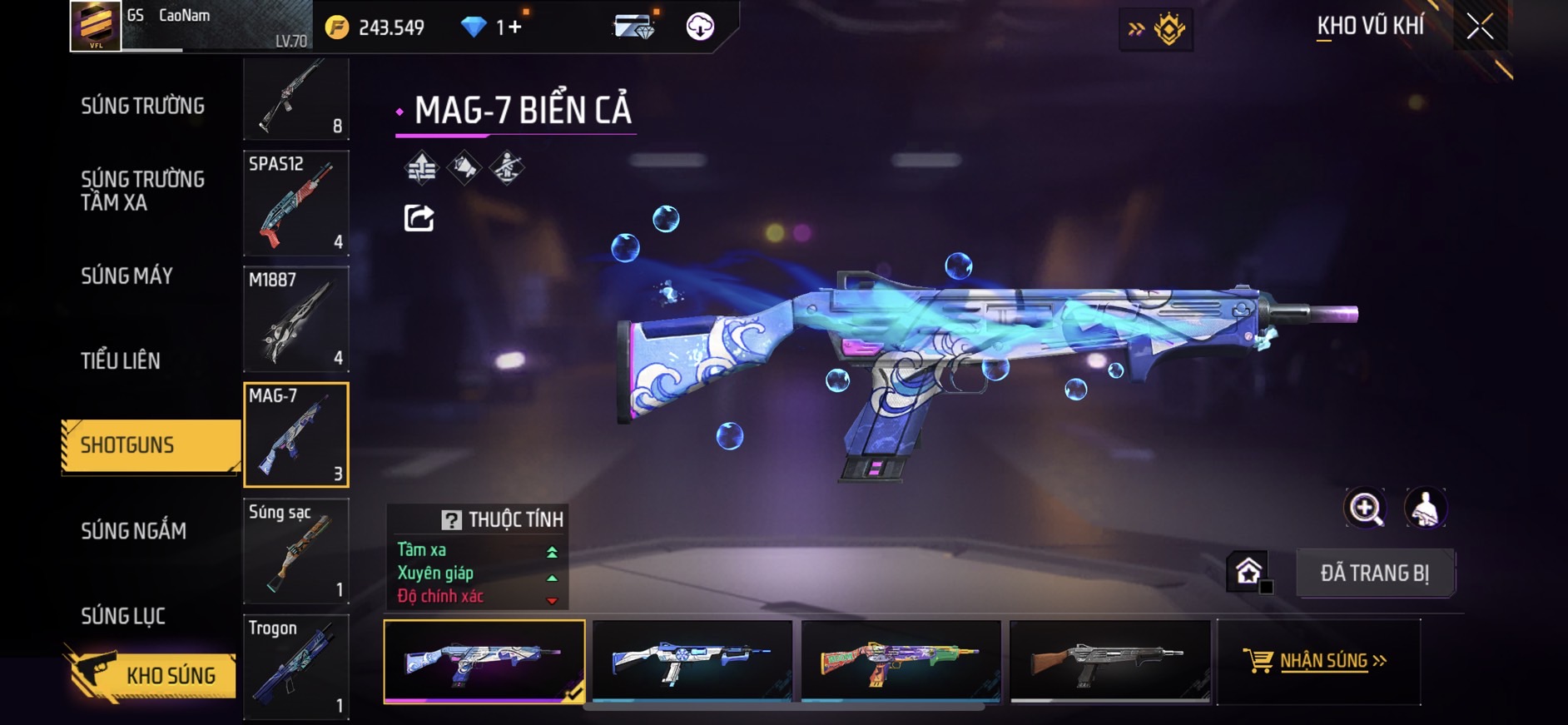Viewport: 1568px width, 725px height.
Task: Open the magnifier zoom view
Action: [1365, 508]
